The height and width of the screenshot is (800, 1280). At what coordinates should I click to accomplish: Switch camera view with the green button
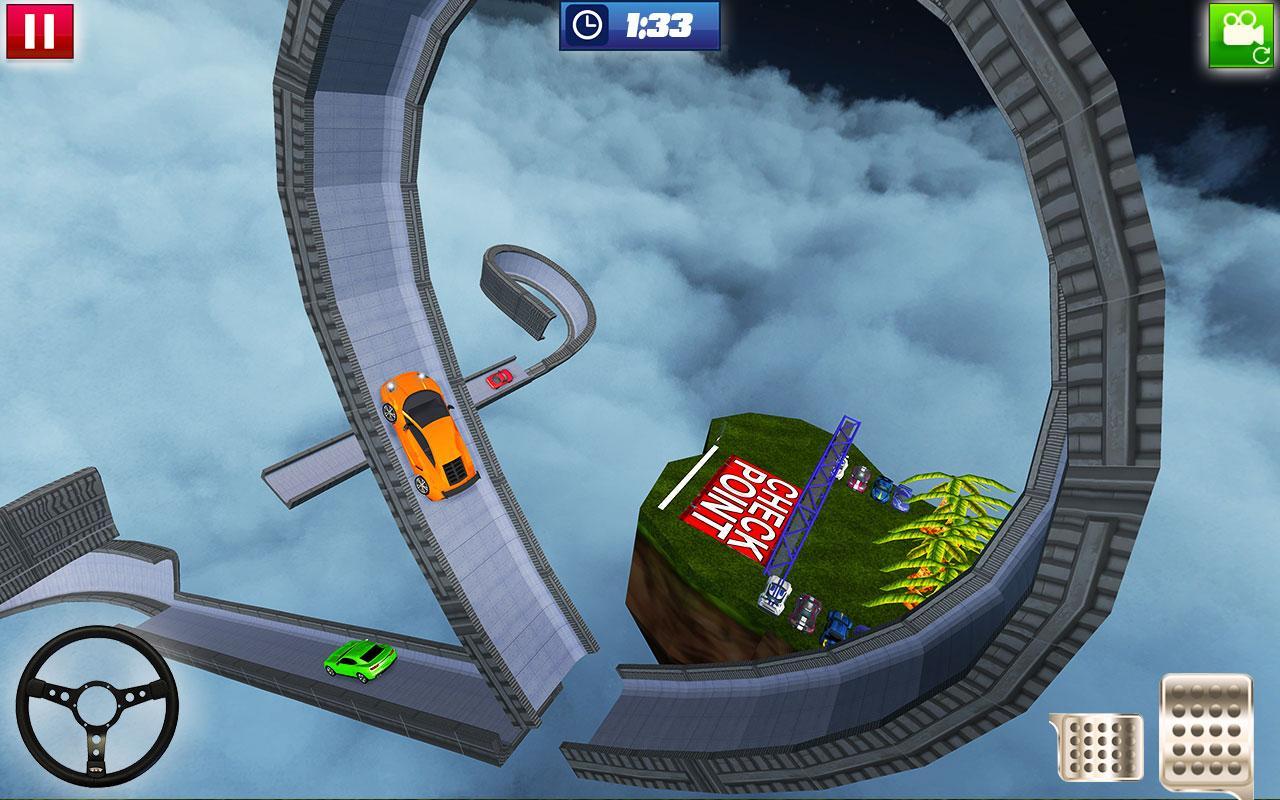click(1242, 35)
